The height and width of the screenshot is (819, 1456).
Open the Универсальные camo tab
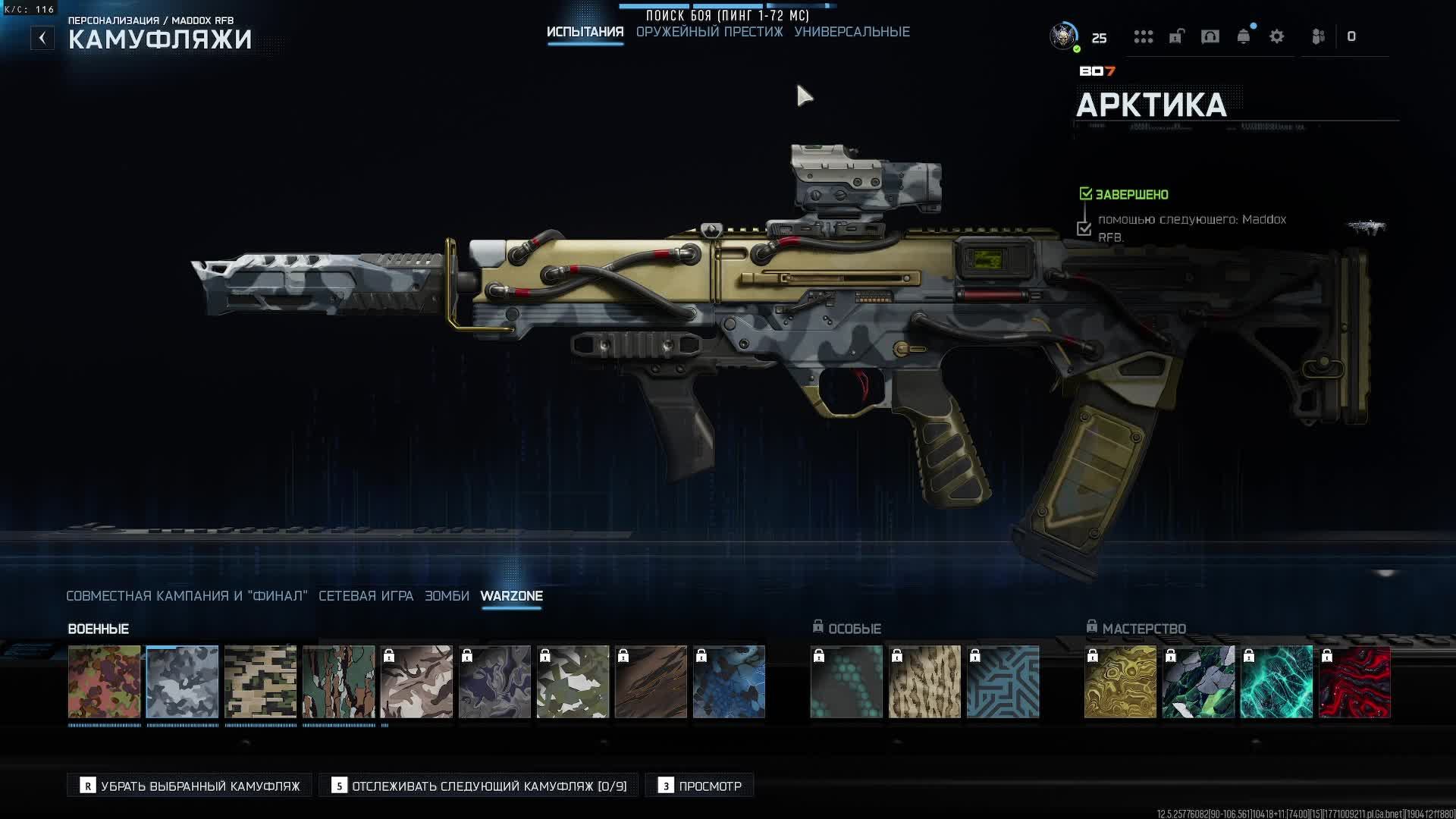pos(852,32)
